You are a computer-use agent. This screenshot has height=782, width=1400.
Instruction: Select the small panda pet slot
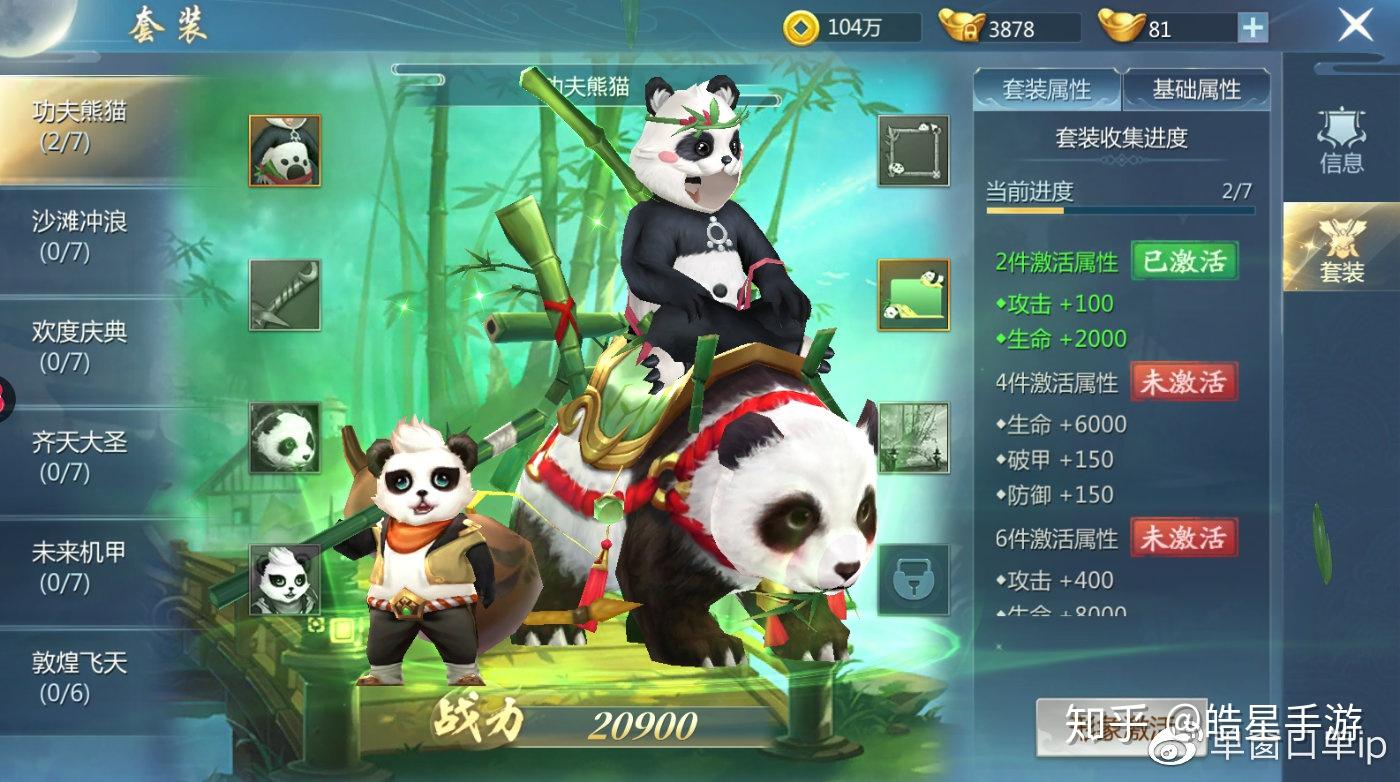click(x=285, y=580)
